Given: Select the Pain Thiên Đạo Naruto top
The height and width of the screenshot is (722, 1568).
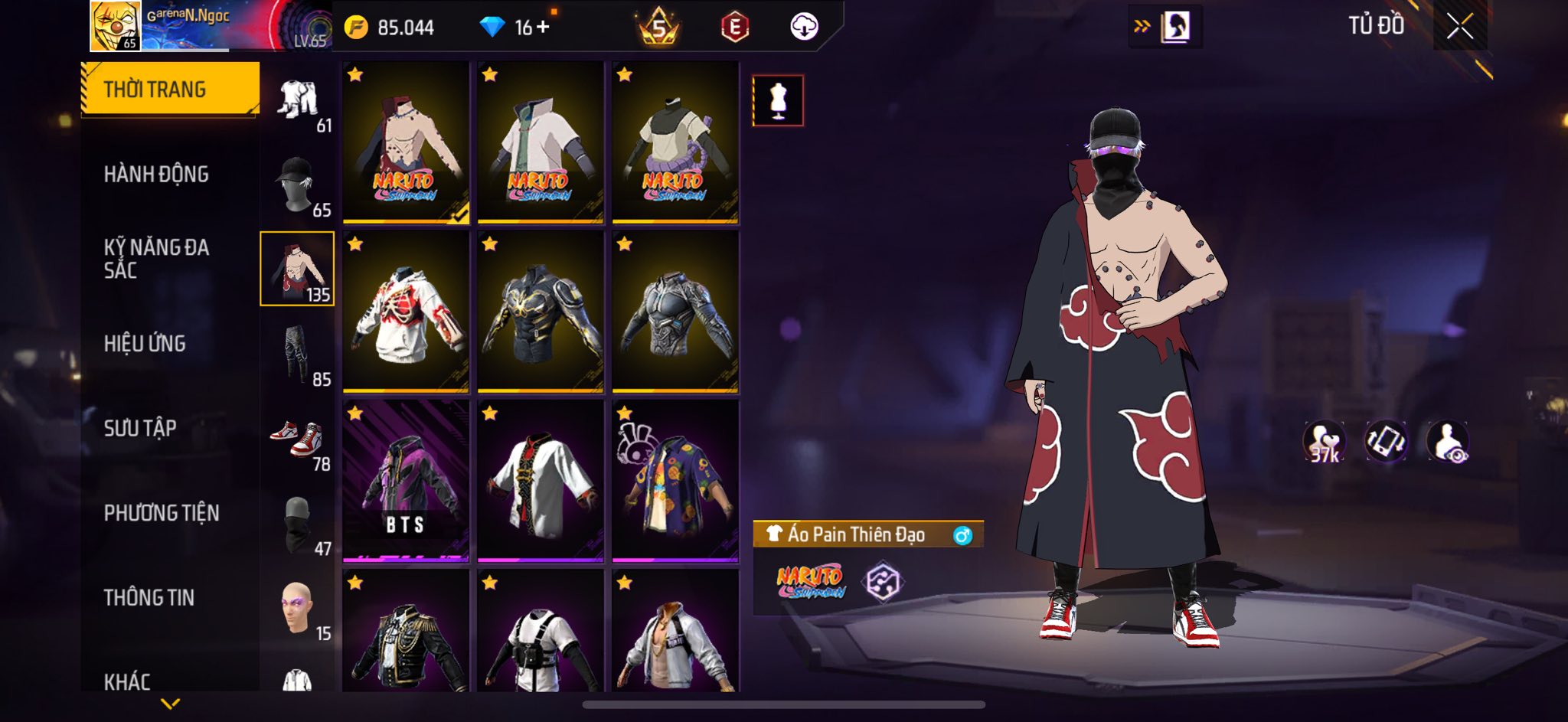Looking at the screenshot, I should [406, 143].
